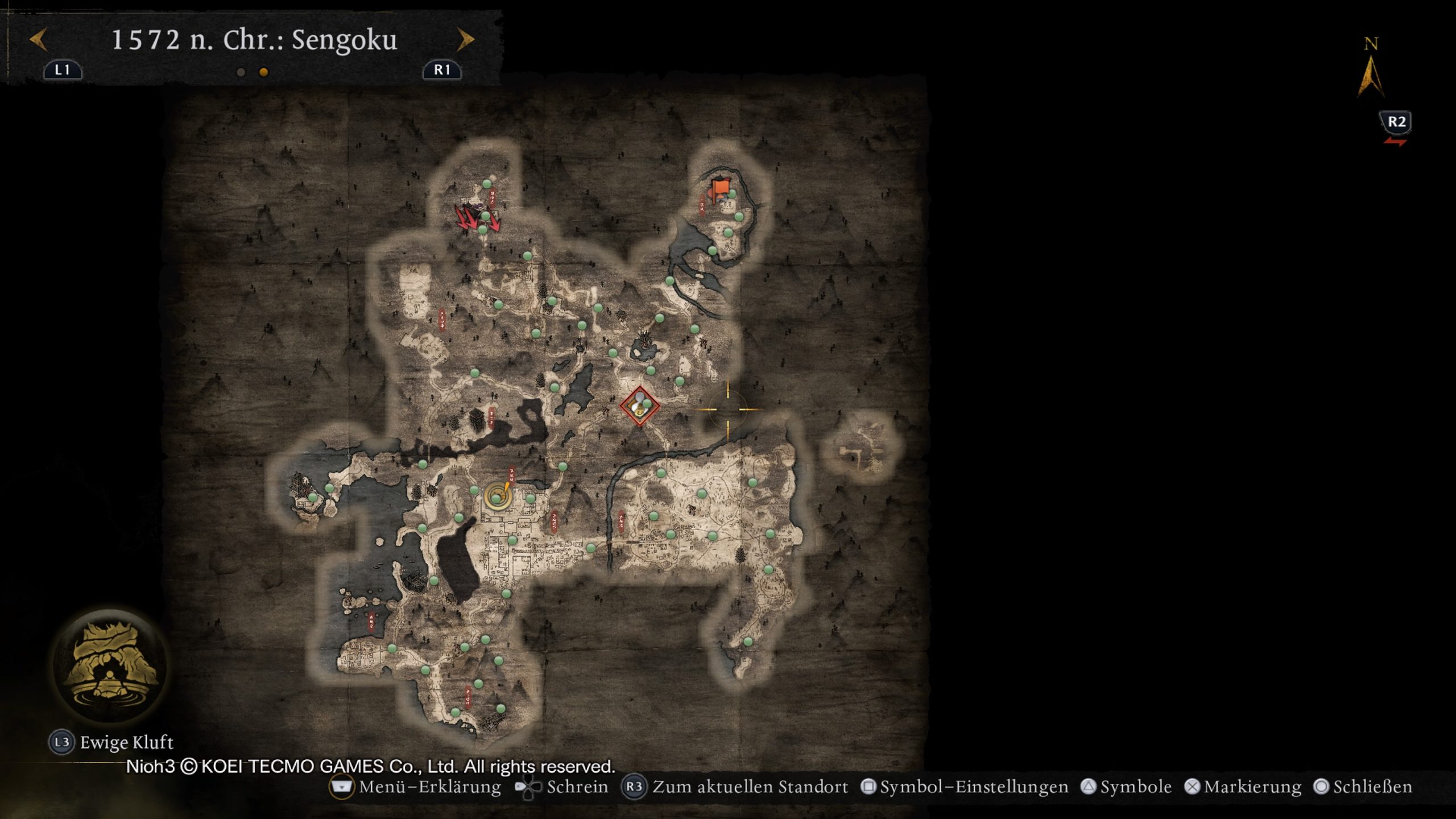Screen dimensions: 1456x819
Task: Click the grey page indicator dot
Action: (x=241, y=72)
